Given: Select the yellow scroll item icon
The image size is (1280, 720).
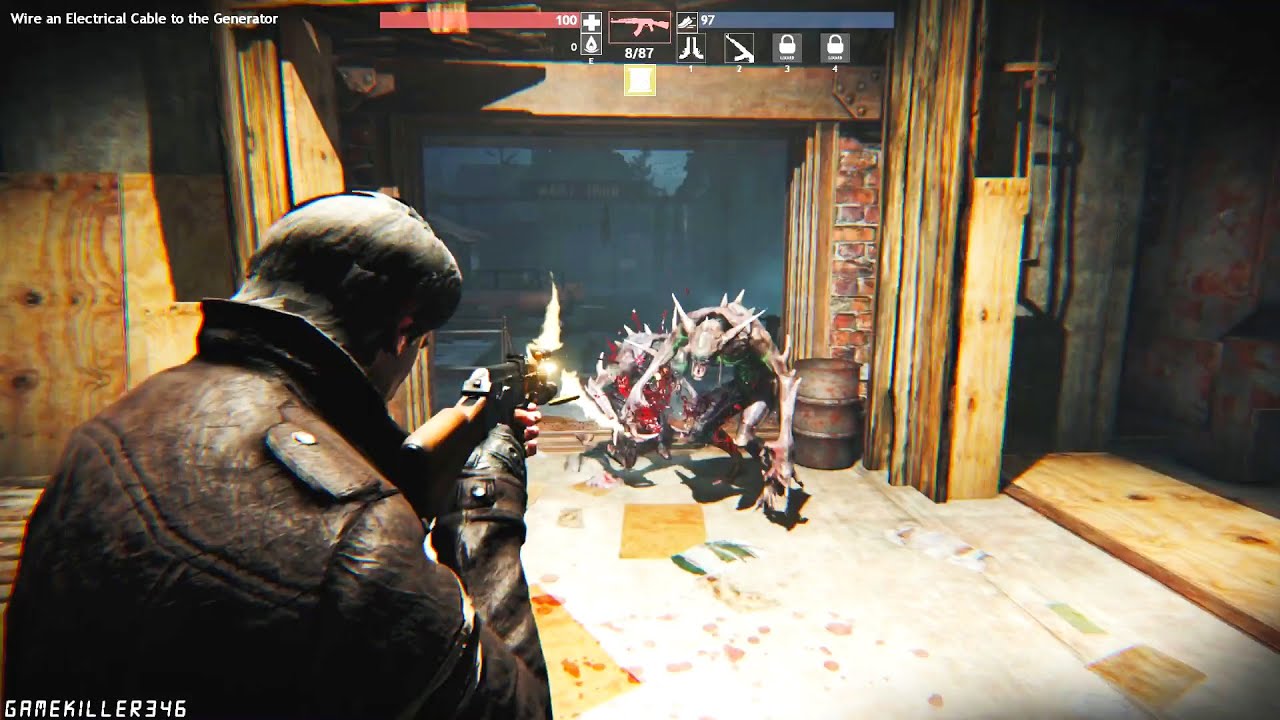Looking at the screenshot, I should (640, 80).
